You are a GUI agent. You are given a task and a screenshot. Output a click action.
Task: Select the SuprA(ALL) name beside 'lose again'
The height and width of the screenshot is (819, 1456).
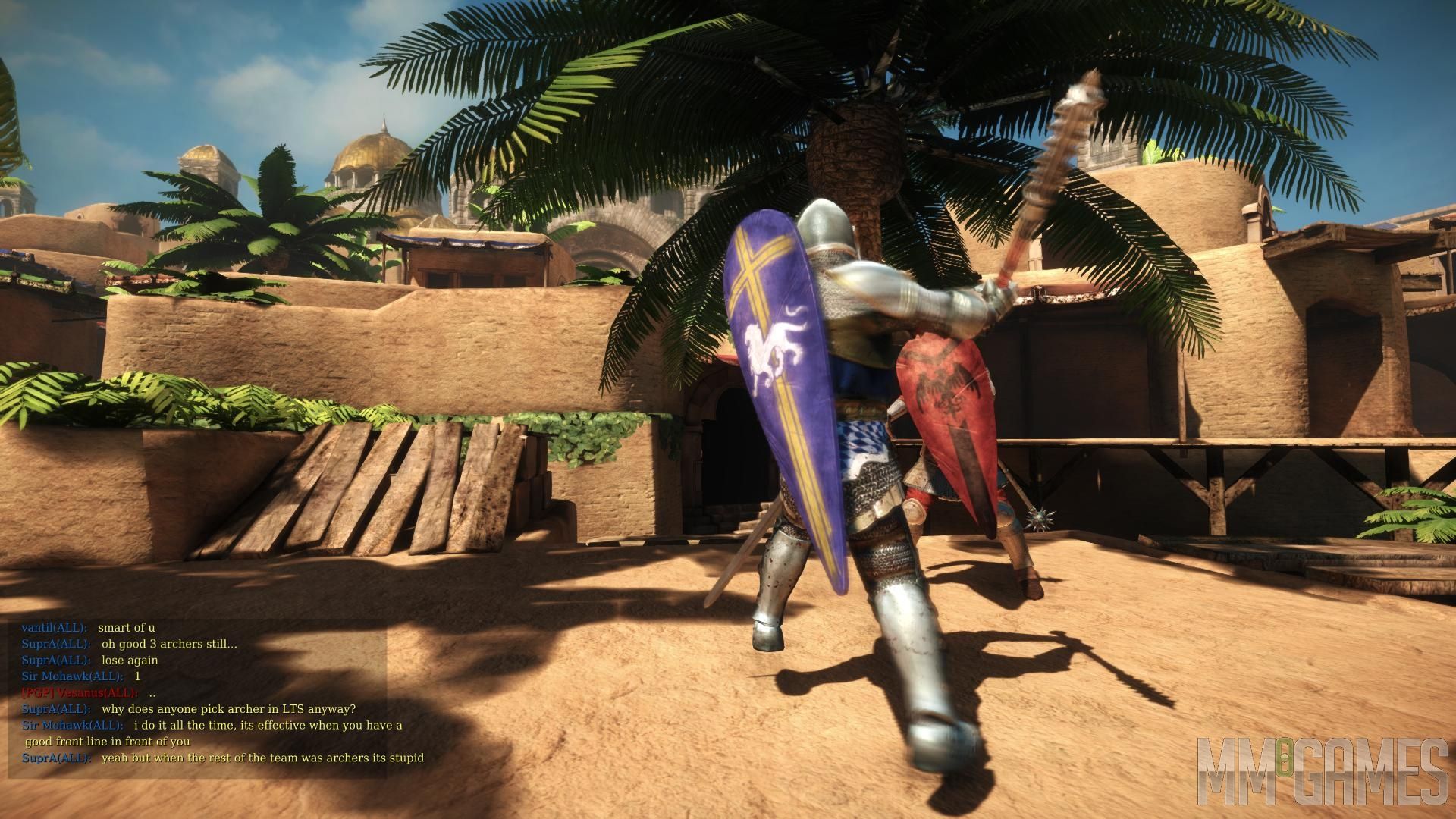55,660
